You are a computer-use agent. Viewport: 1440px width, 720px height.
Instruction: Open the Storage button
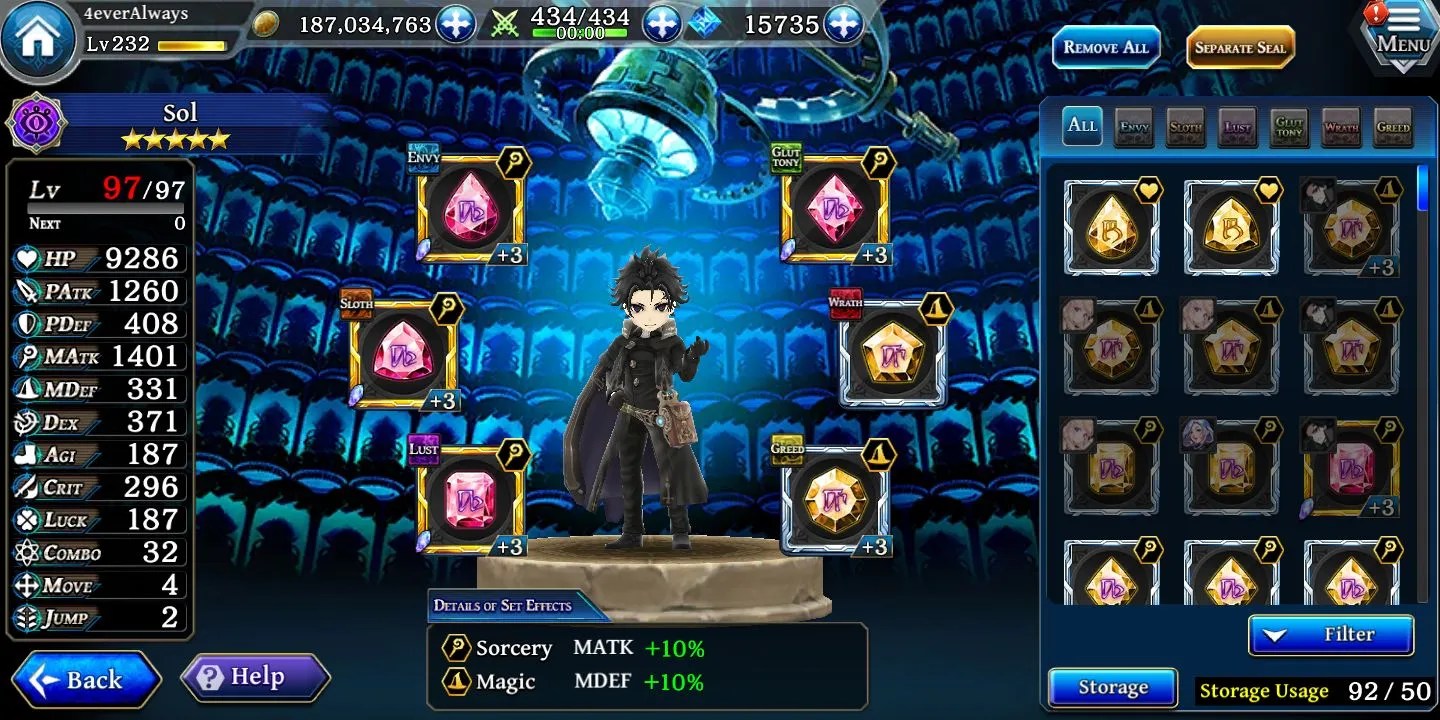tap(1112, 687)
